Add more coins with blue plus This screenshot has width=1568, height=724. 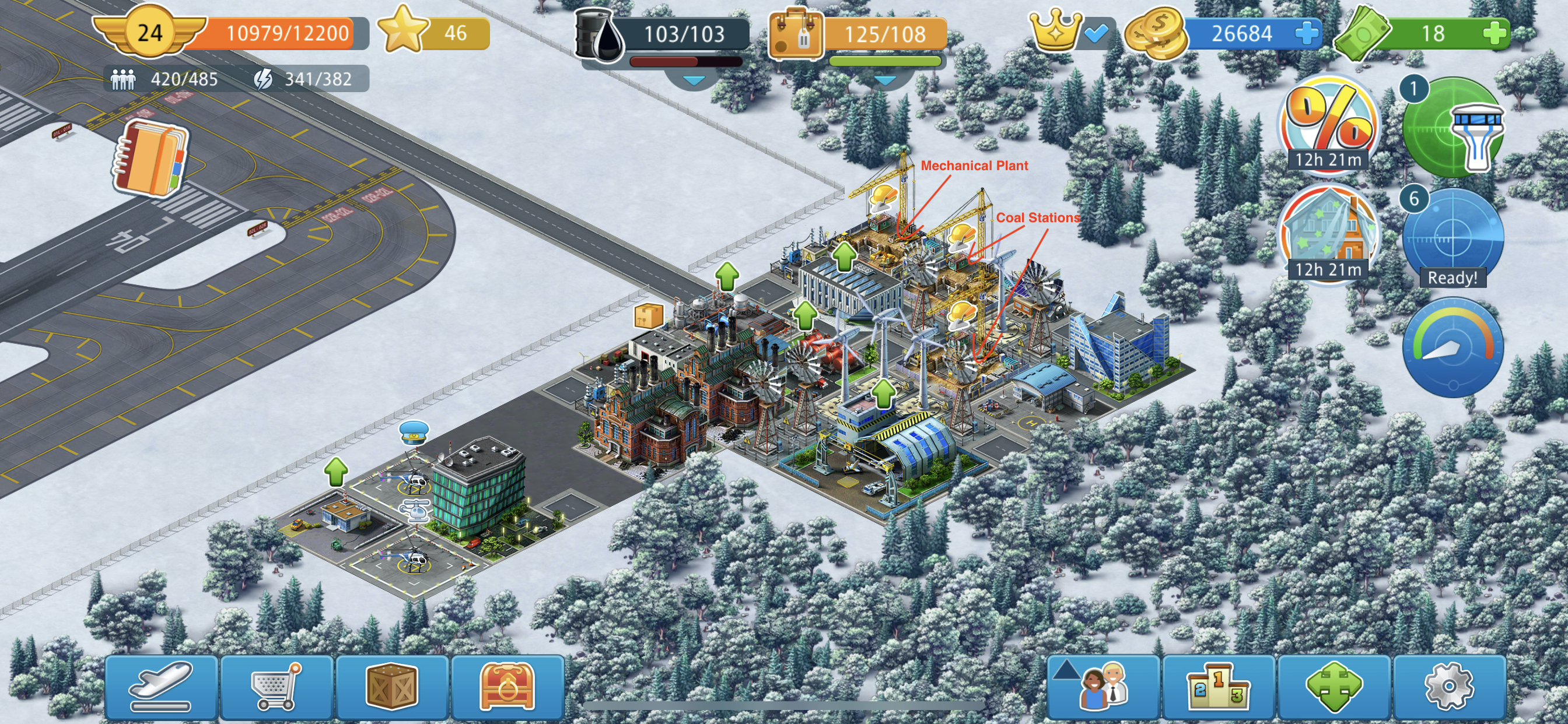click(1306, 33)
